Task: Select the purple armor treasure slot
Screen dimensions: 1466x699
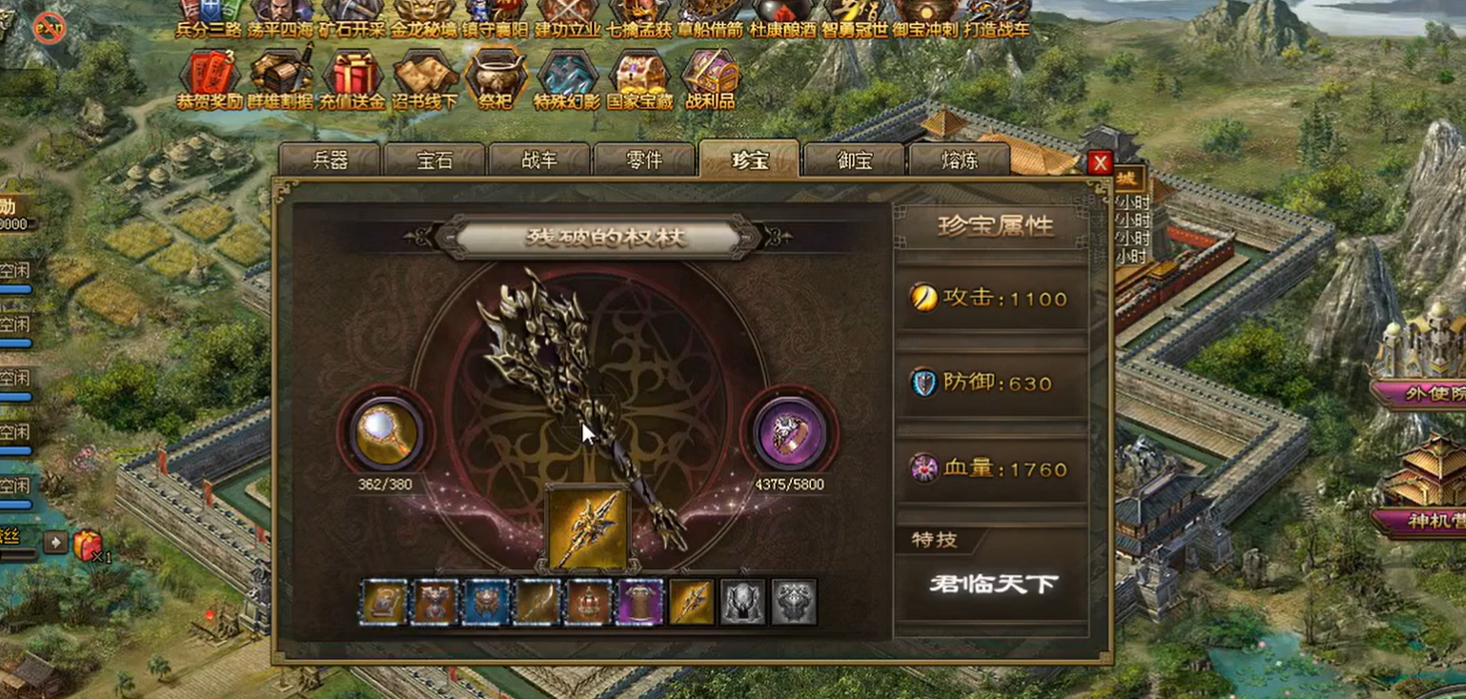Action: click(x=640, y=603)
